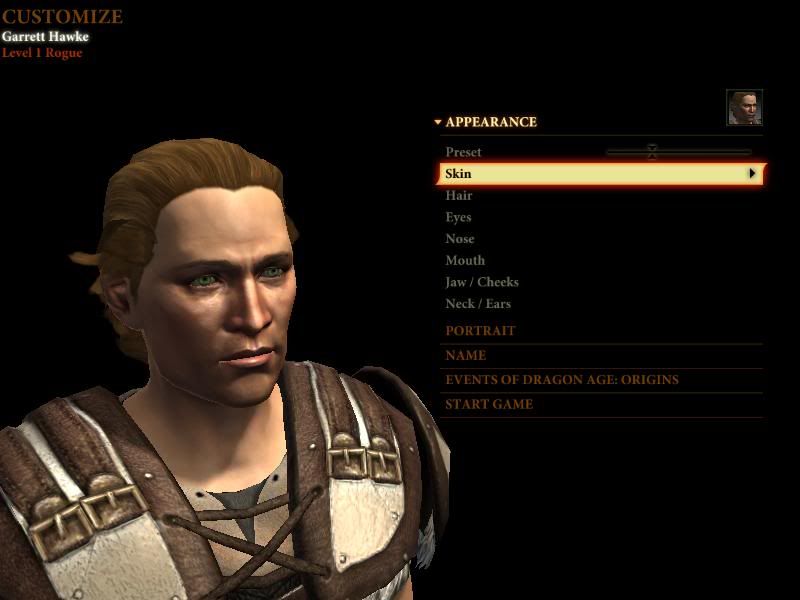This screenshot has width=800, height=600.
Task: Choose the Eyes customization entry
Action: (458, 217)
